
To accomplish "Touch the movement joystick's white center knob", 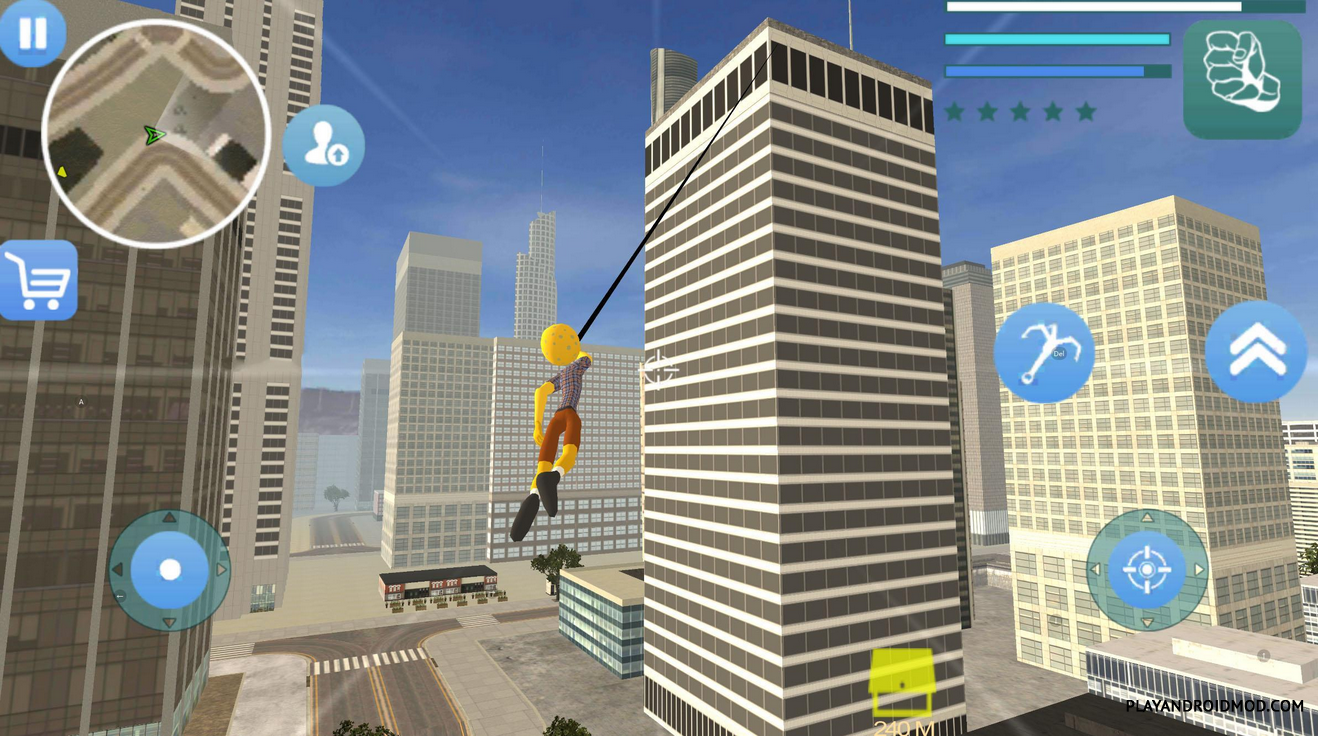I will (x=170, y=570).
